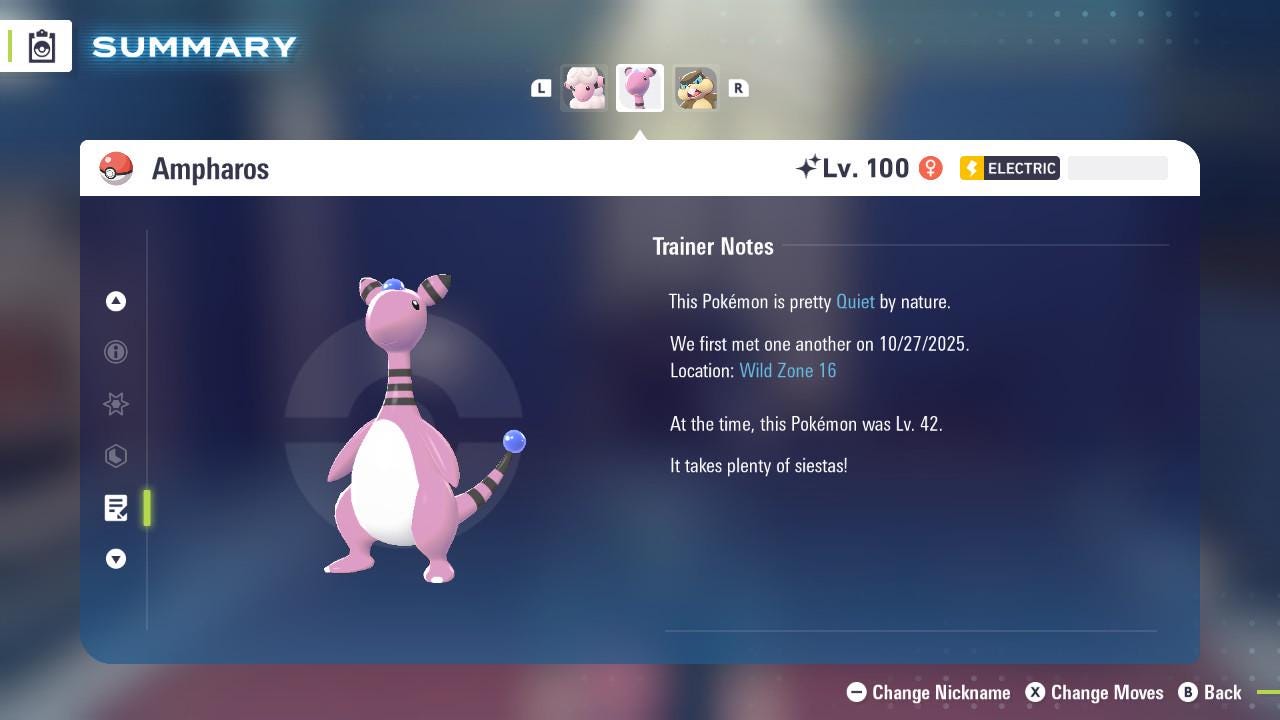Click the Poké Ball icon beside Ampharos
Viewport: 1280px width, 720px height.
117,168
